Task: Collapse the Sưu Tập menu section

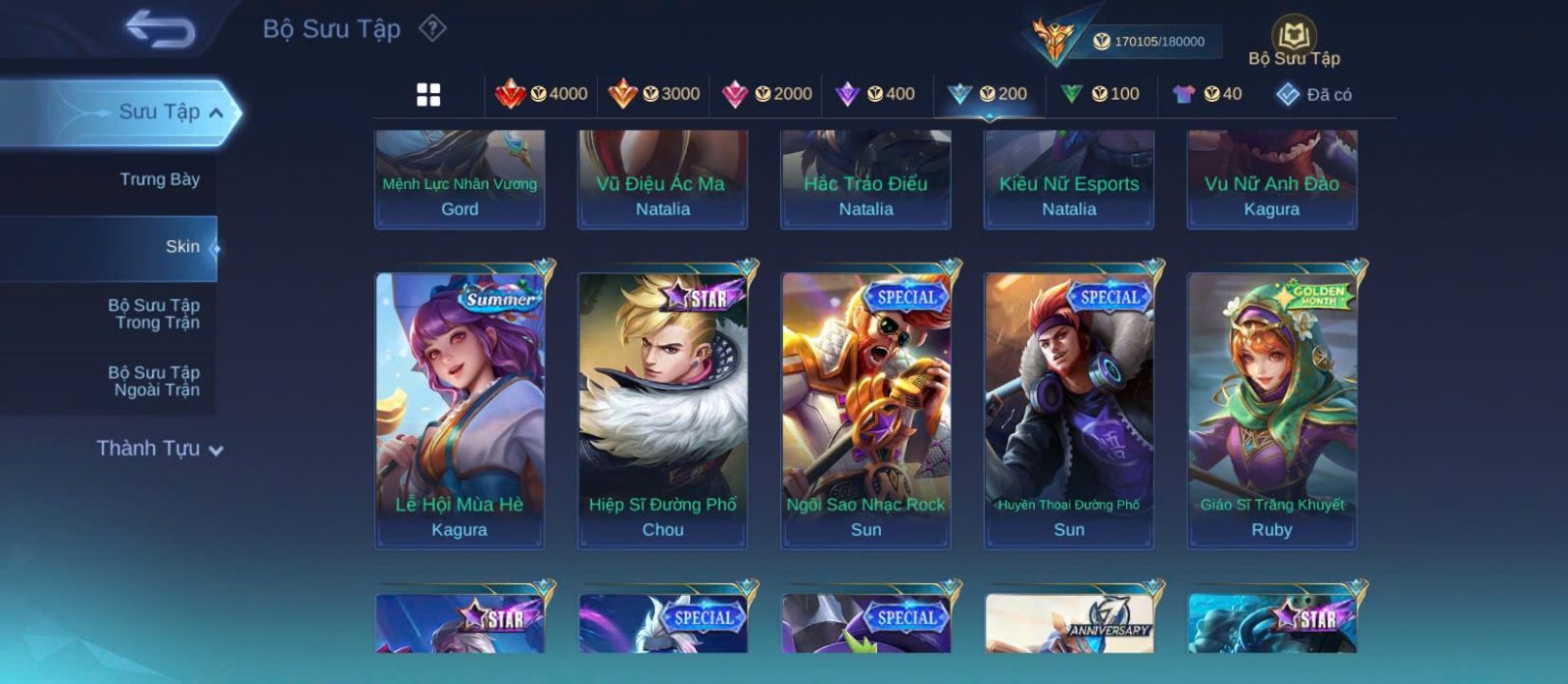Action: (216, 113)
